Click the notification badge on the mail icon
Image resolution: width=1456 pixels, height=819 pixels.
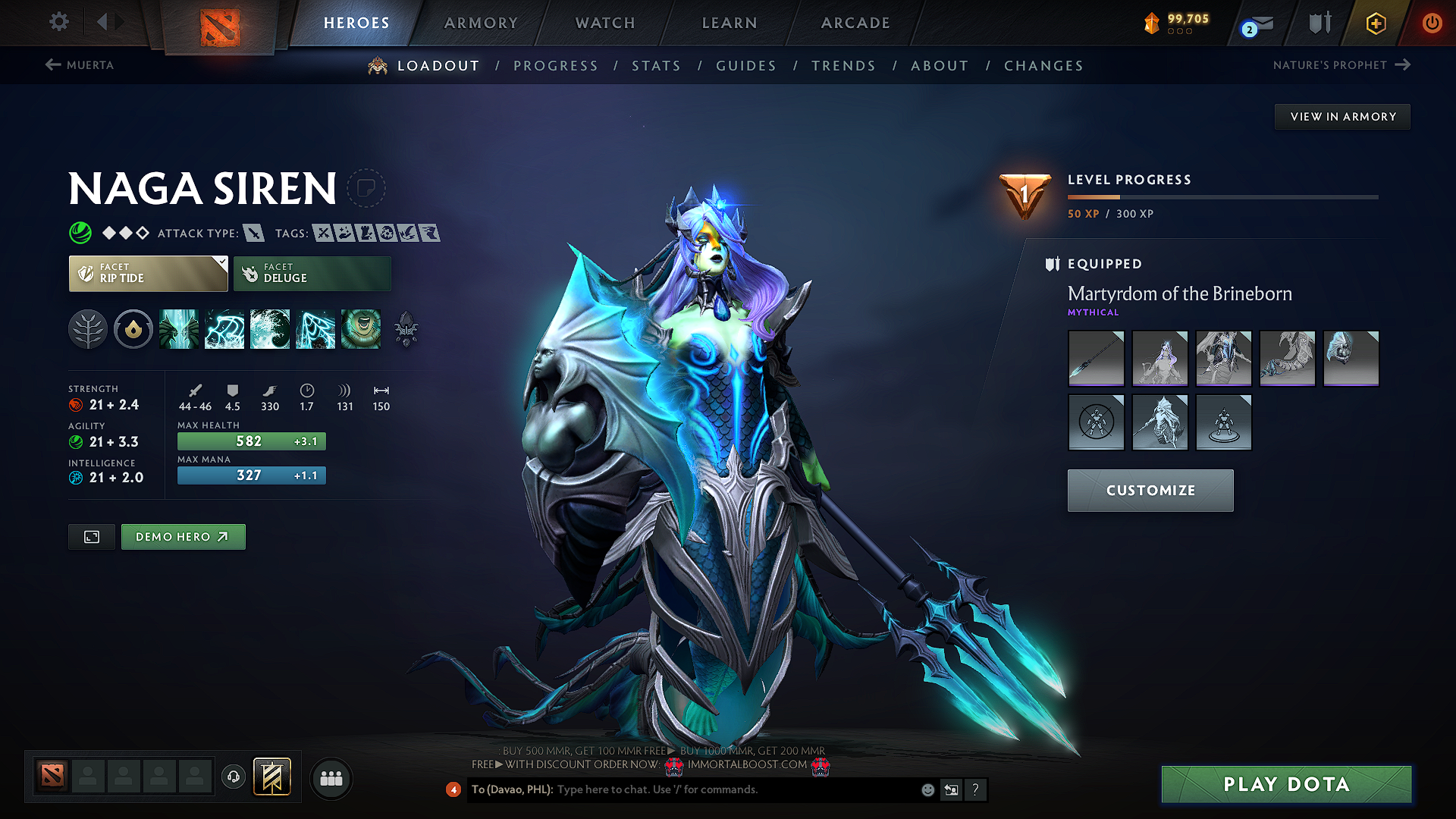click(1248, 30)
